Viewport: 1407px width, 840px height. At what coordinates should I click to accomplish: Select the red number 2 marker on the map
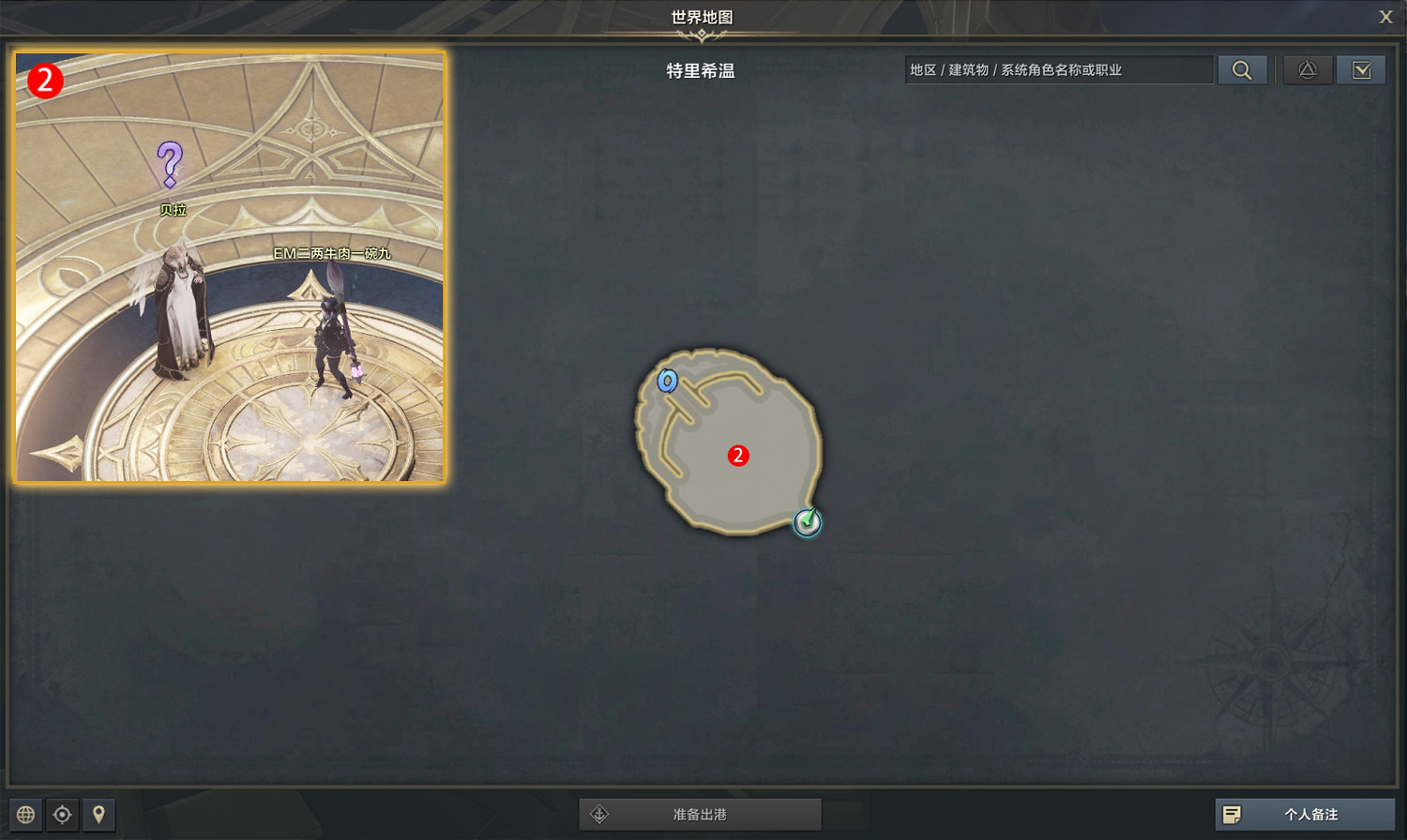click(x=738, y=456)
